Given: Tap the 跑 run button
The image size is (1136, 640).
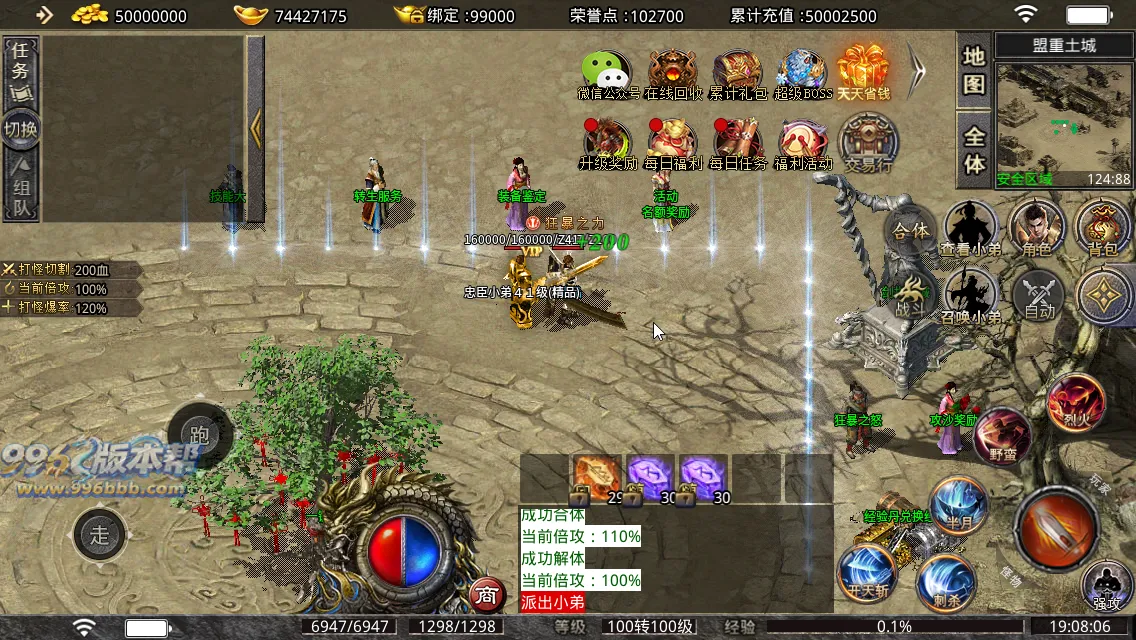Looking at the screenshot, I should [x=199, y=435].
